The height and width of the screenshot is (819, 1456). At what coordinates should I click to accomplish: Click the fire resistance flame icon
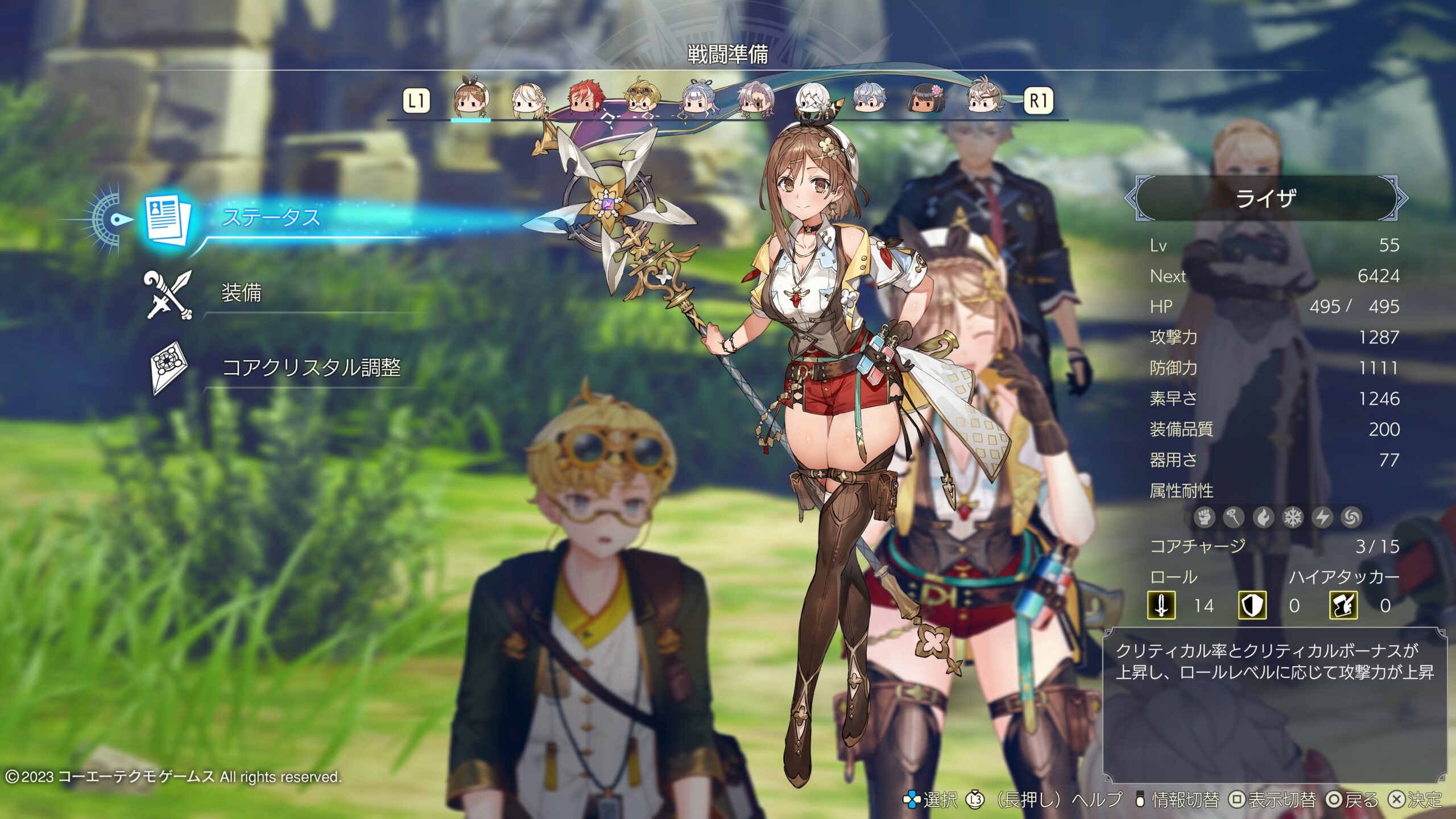(x=1263, y=518)
